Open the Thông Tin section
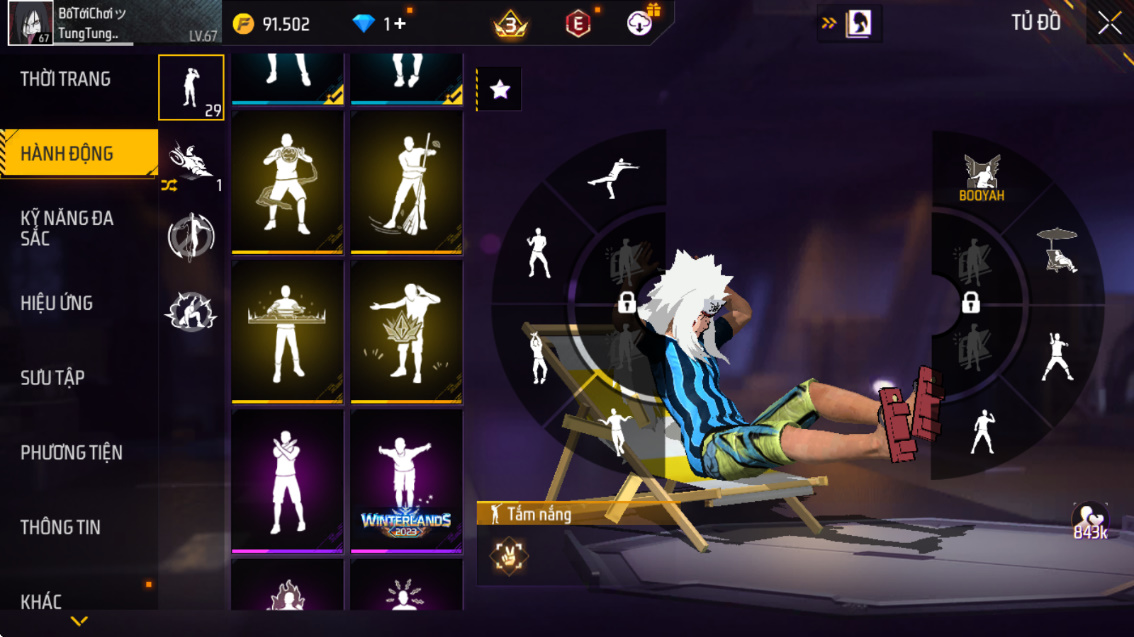The width and height of the screenshot is (1134, 637). (60, 527)
